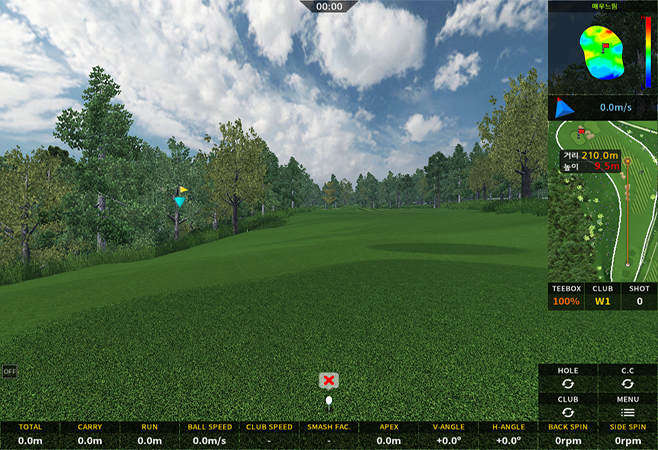Click the W1 club indicator
Image resolution: width=658 pixels, height=450 pixels.
[603, 295]
